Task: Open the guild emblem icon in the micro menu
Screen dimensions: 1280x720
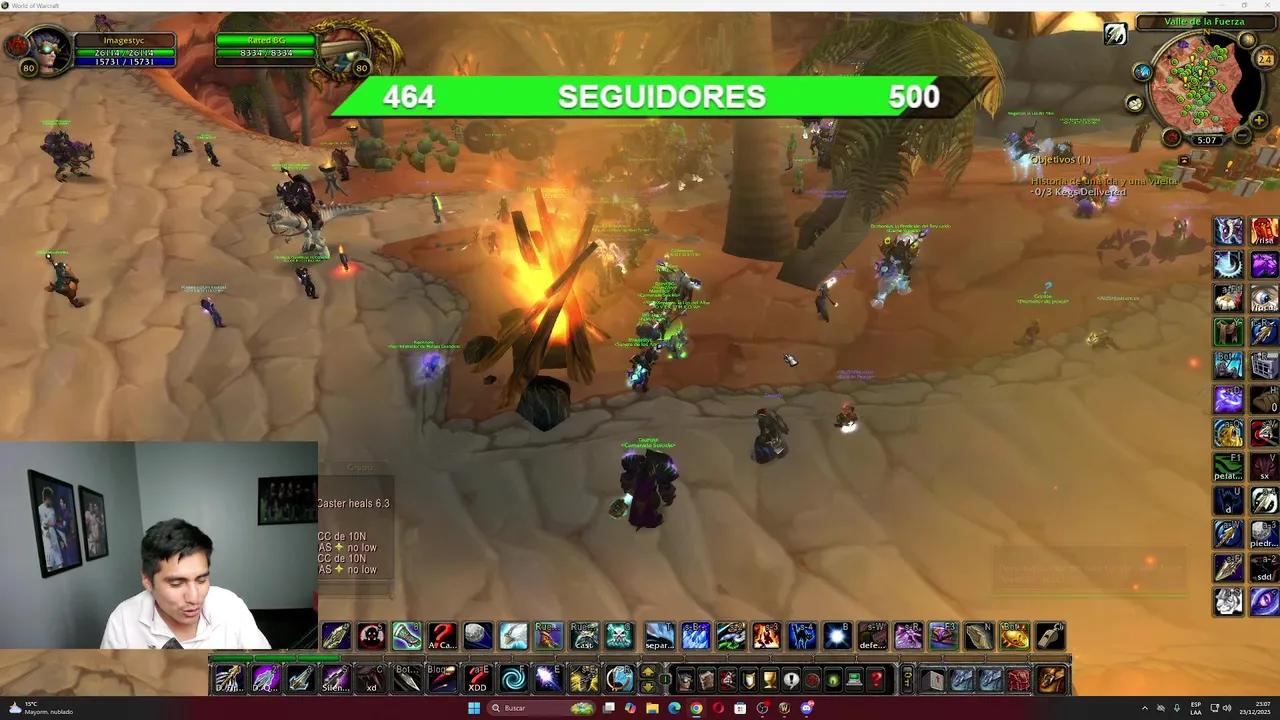Action: pyautogui.click(x=747, y=679)
